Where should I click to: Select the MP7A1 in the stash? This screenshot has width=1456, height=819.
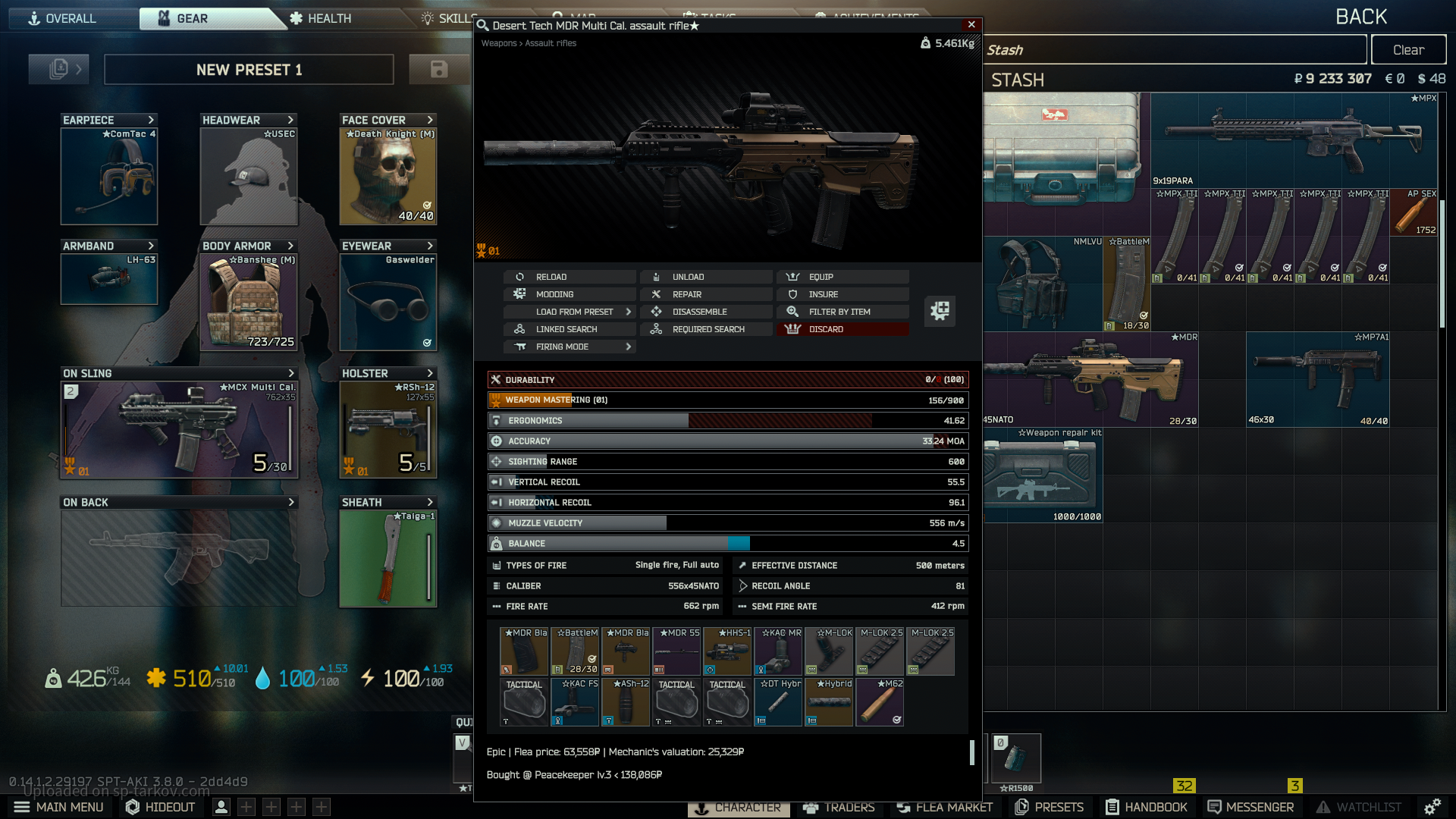click(1317, 379)
